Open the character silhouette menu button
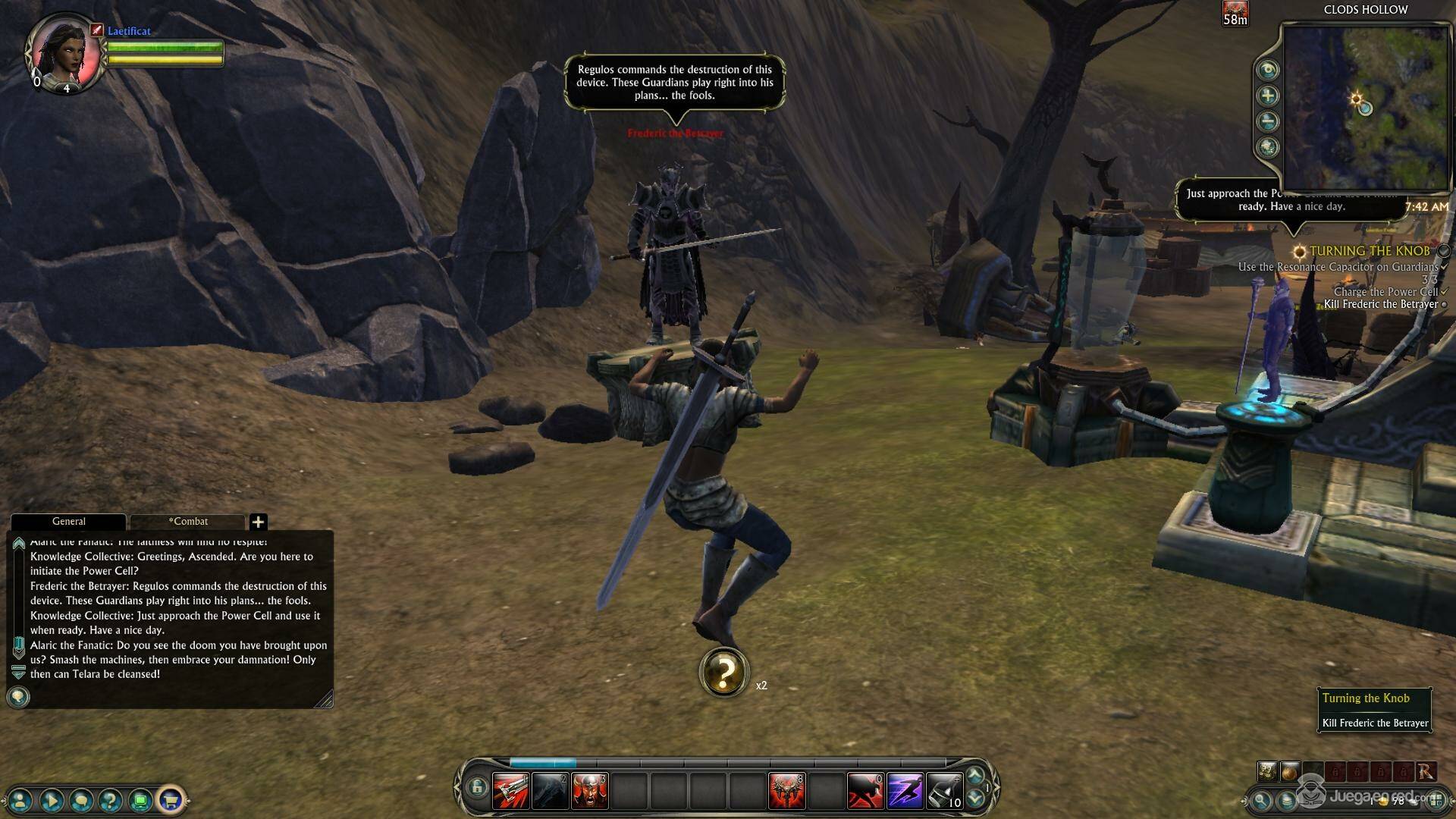Viewport: 1456px width, 819px height. 21,799
